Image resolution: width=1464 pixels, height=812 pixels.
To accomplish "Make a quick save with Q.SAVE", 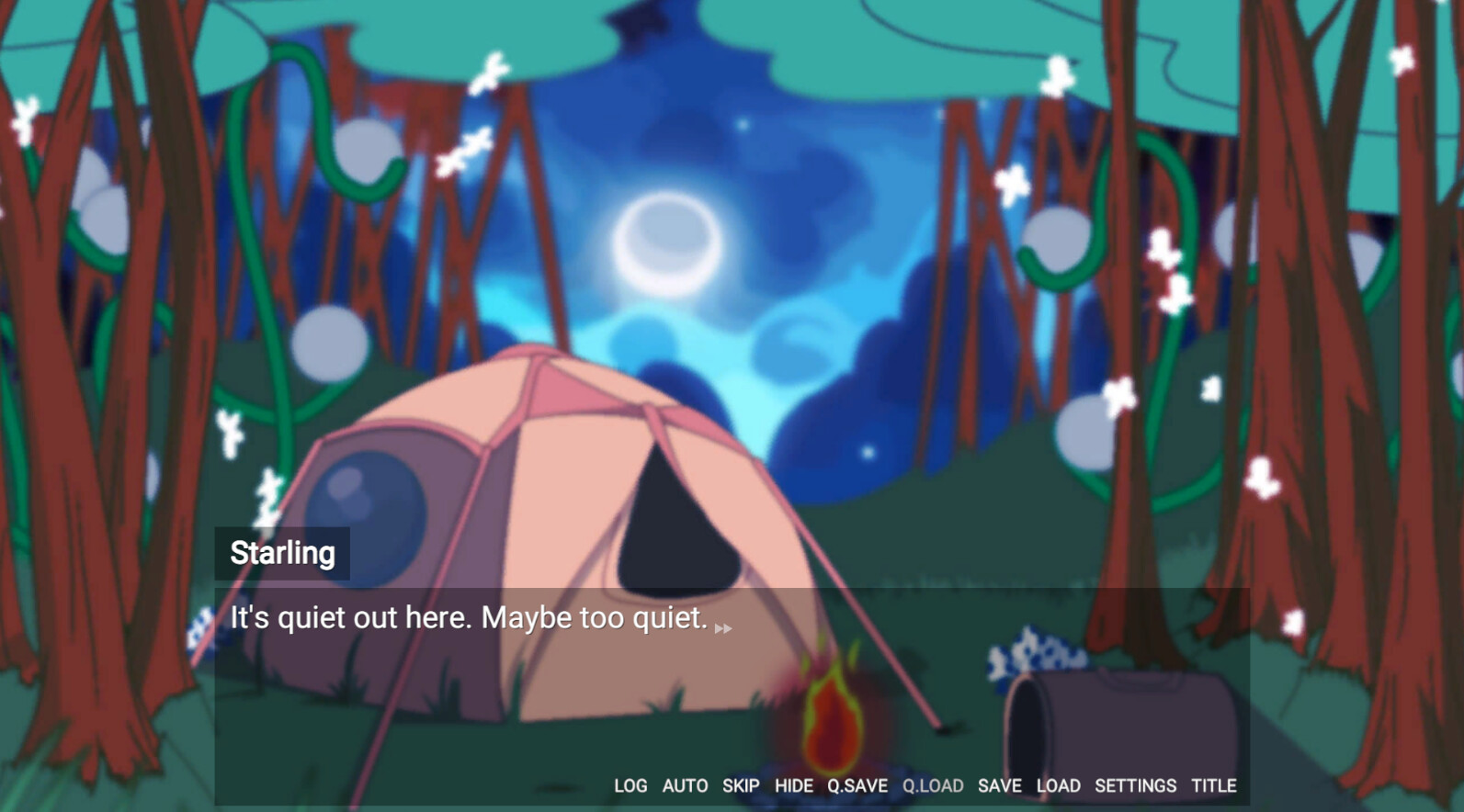I will tap(857, 786).
